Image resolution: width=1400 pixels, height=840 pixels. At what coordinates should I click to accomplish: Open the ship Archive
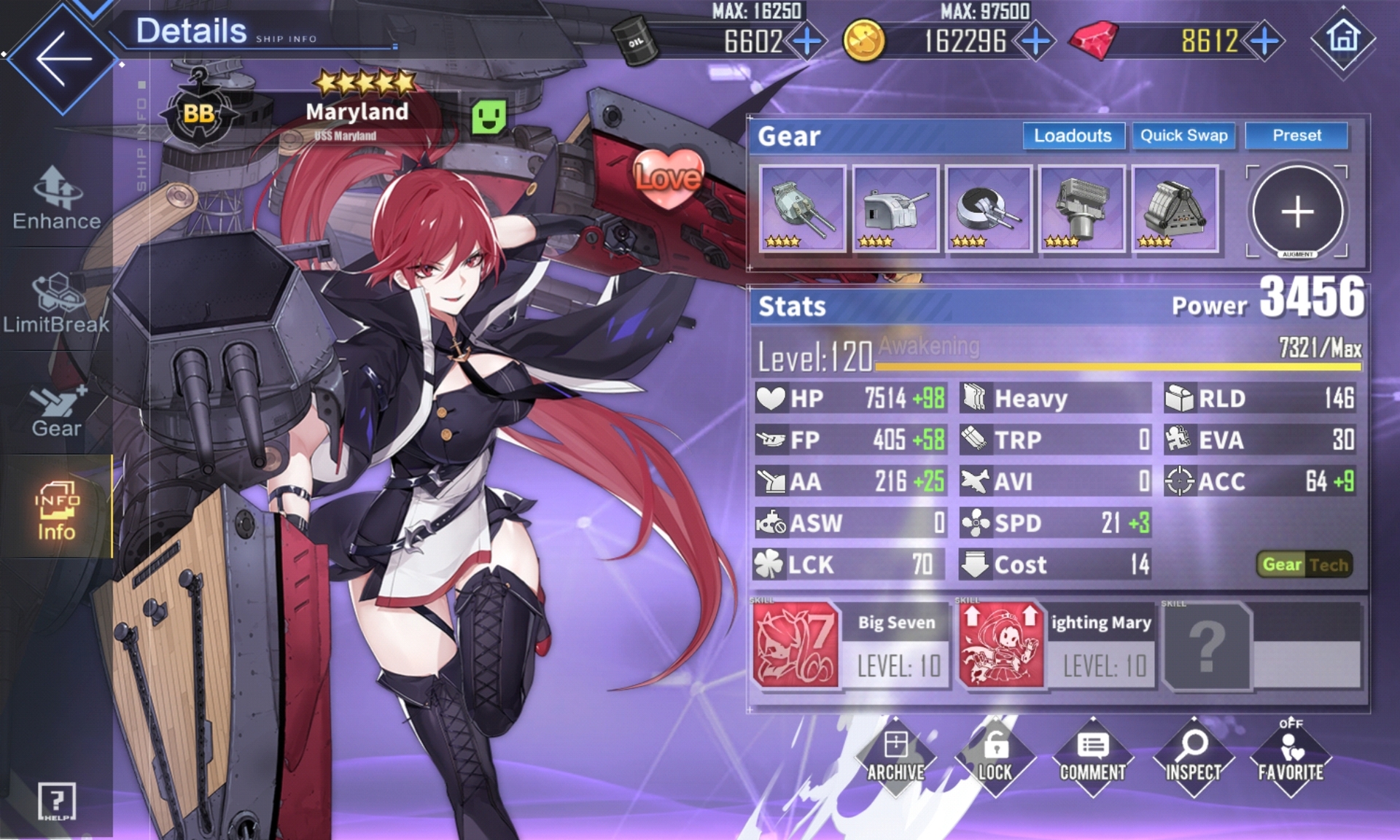pyautogui.click(x=895, y=757)
